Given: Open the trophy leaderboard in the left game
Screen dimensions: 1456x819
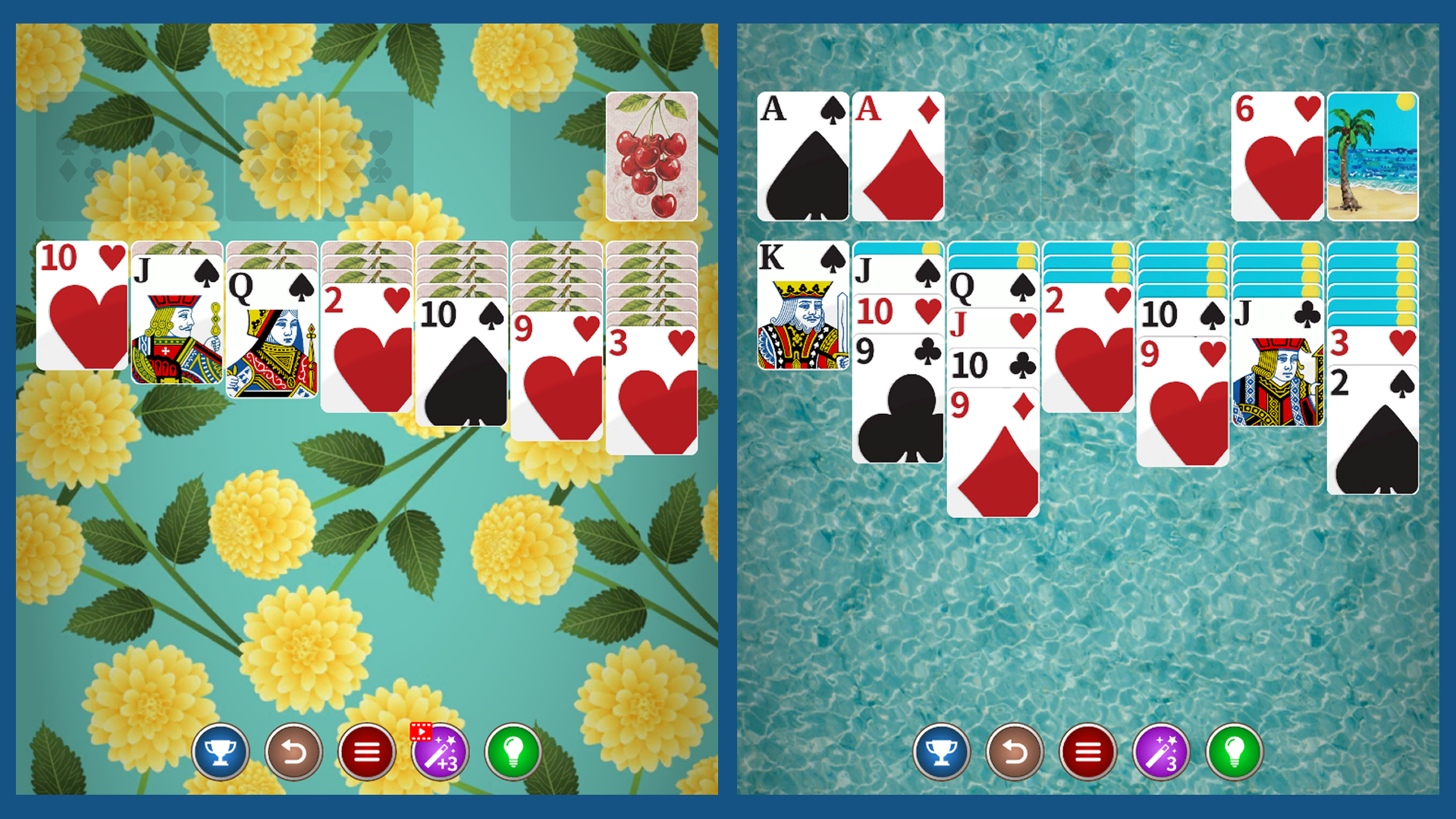Looking at the screenshot, I should (x=221, y=752).
